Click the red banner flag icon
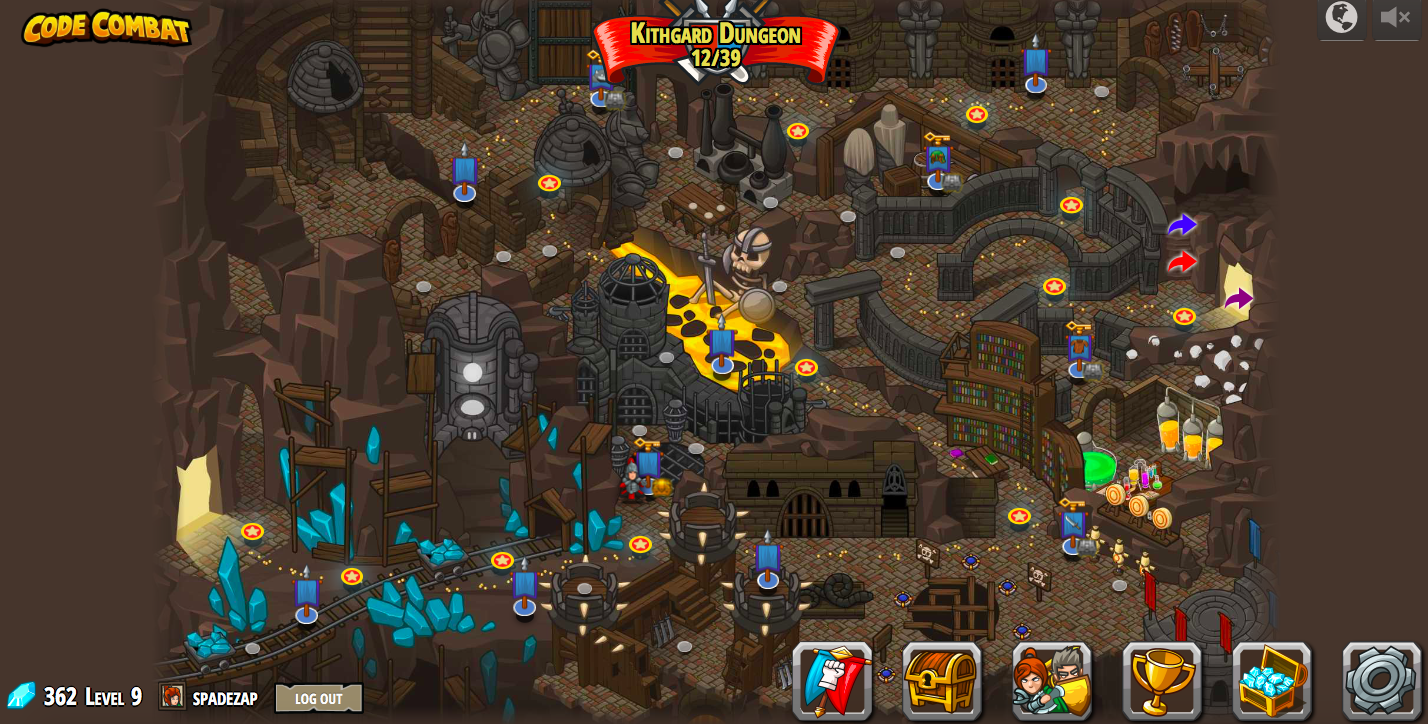This screenshot has width=1428, height=724. pos(833,681)
